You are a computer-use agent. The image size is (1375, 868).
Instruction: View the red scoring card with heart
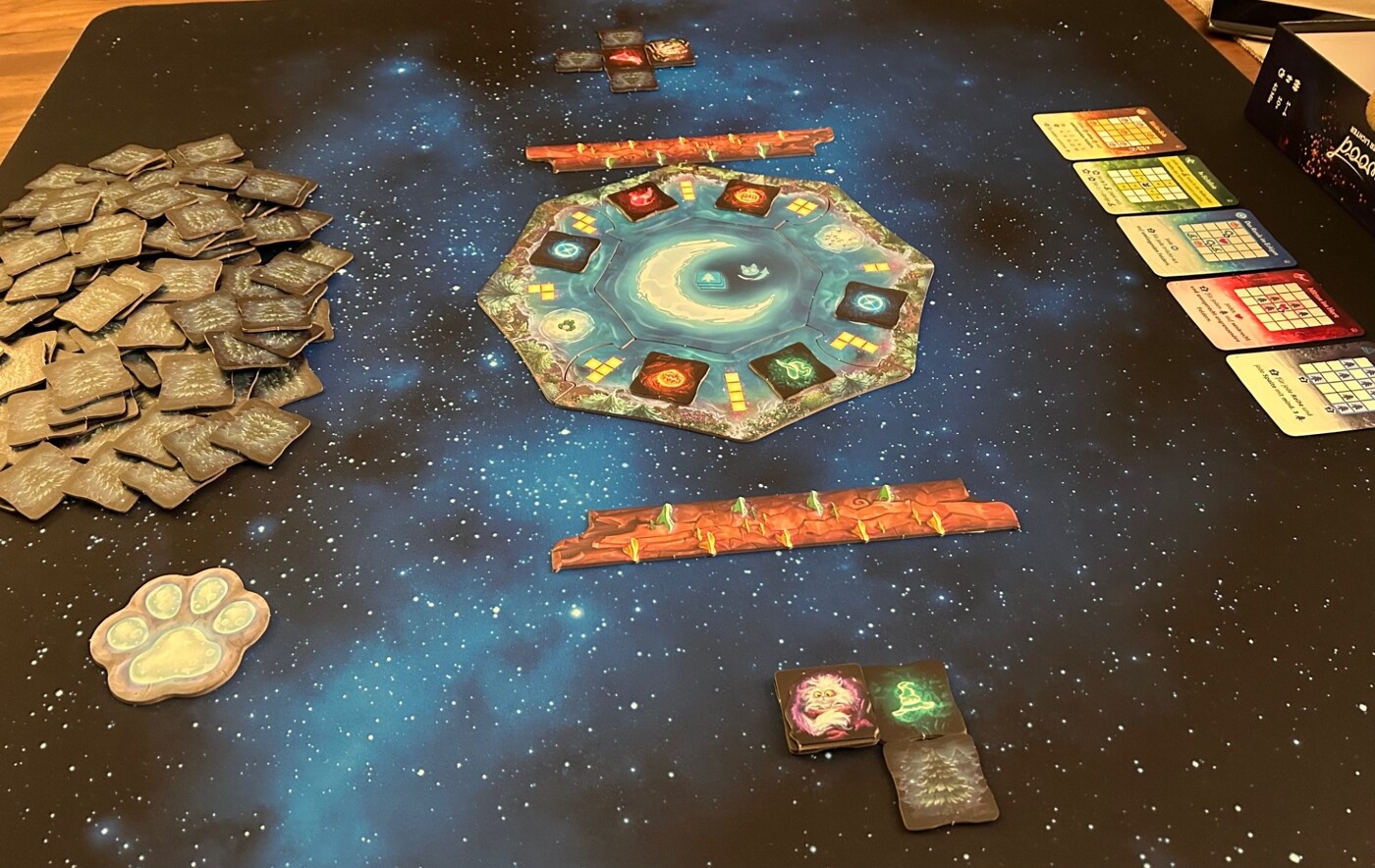[x=1262, y=308]
